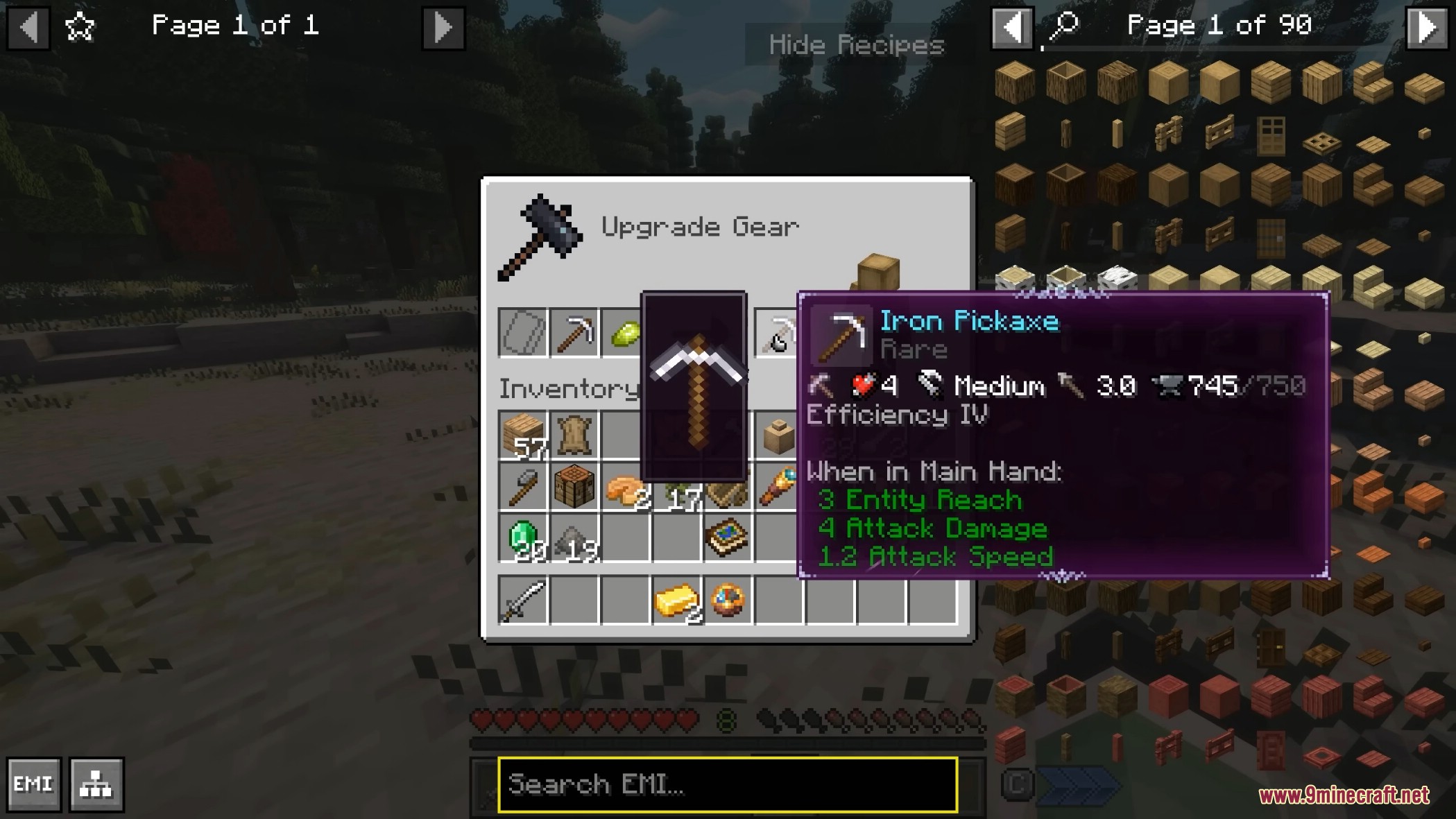Take the upgraded Iron Pickaxe from output slot
This screenshot has width=1456, height=819.
778,334
